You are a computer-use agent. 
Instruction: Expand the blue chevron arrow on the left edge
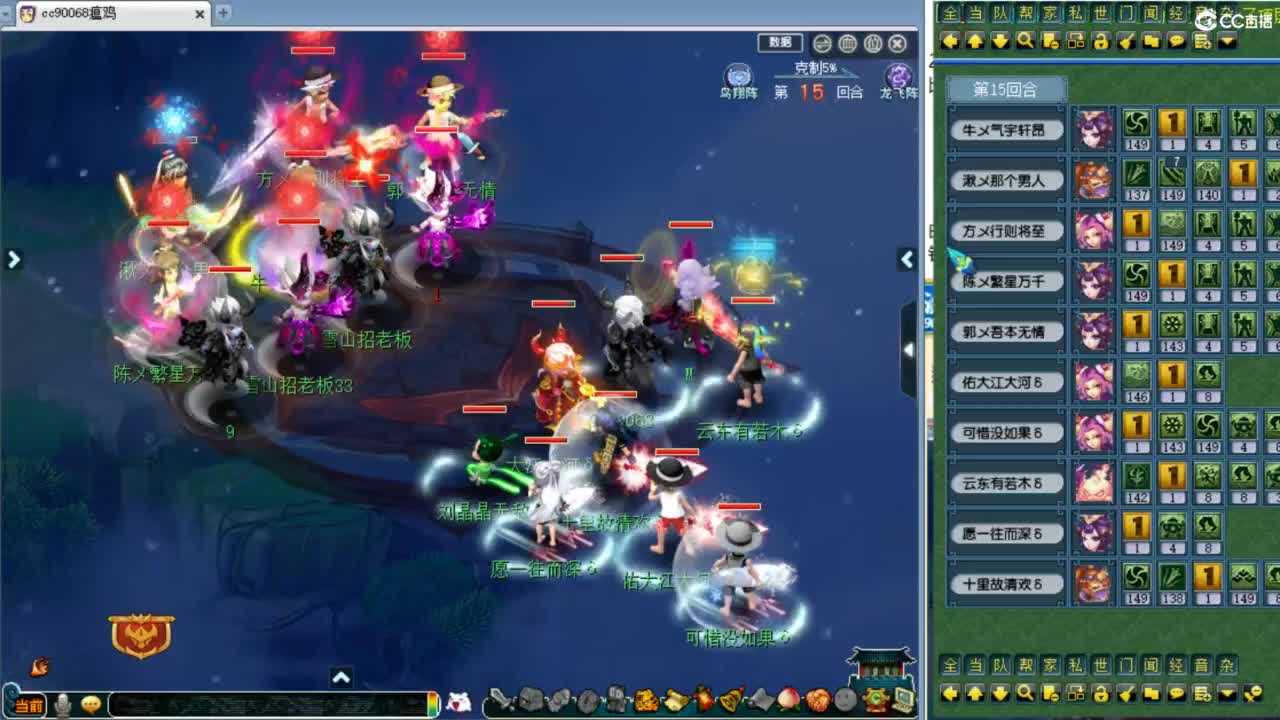tap(13, 259)
